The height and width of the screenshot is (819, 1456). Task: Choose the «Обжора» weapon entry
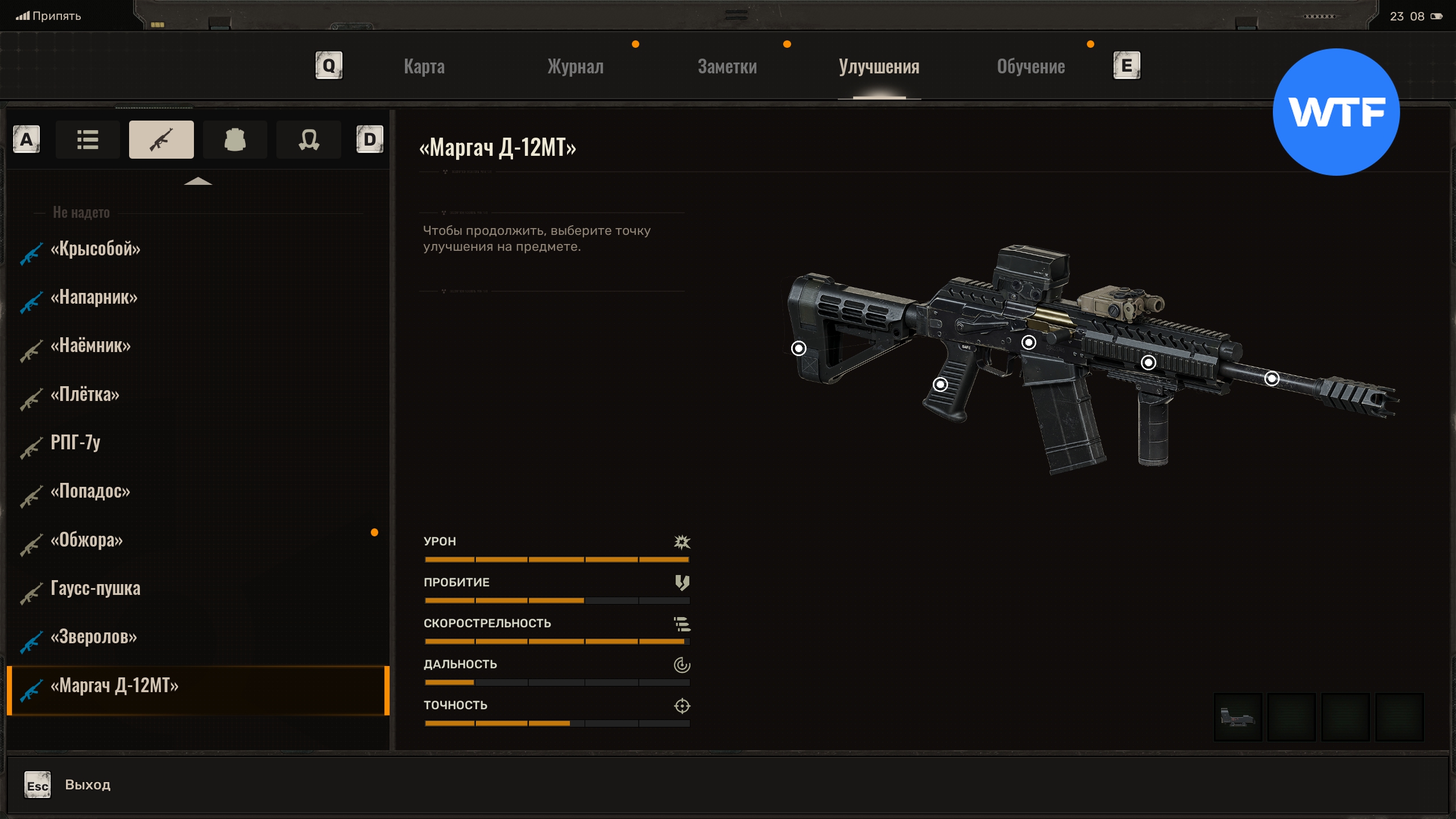click(86, 540)
